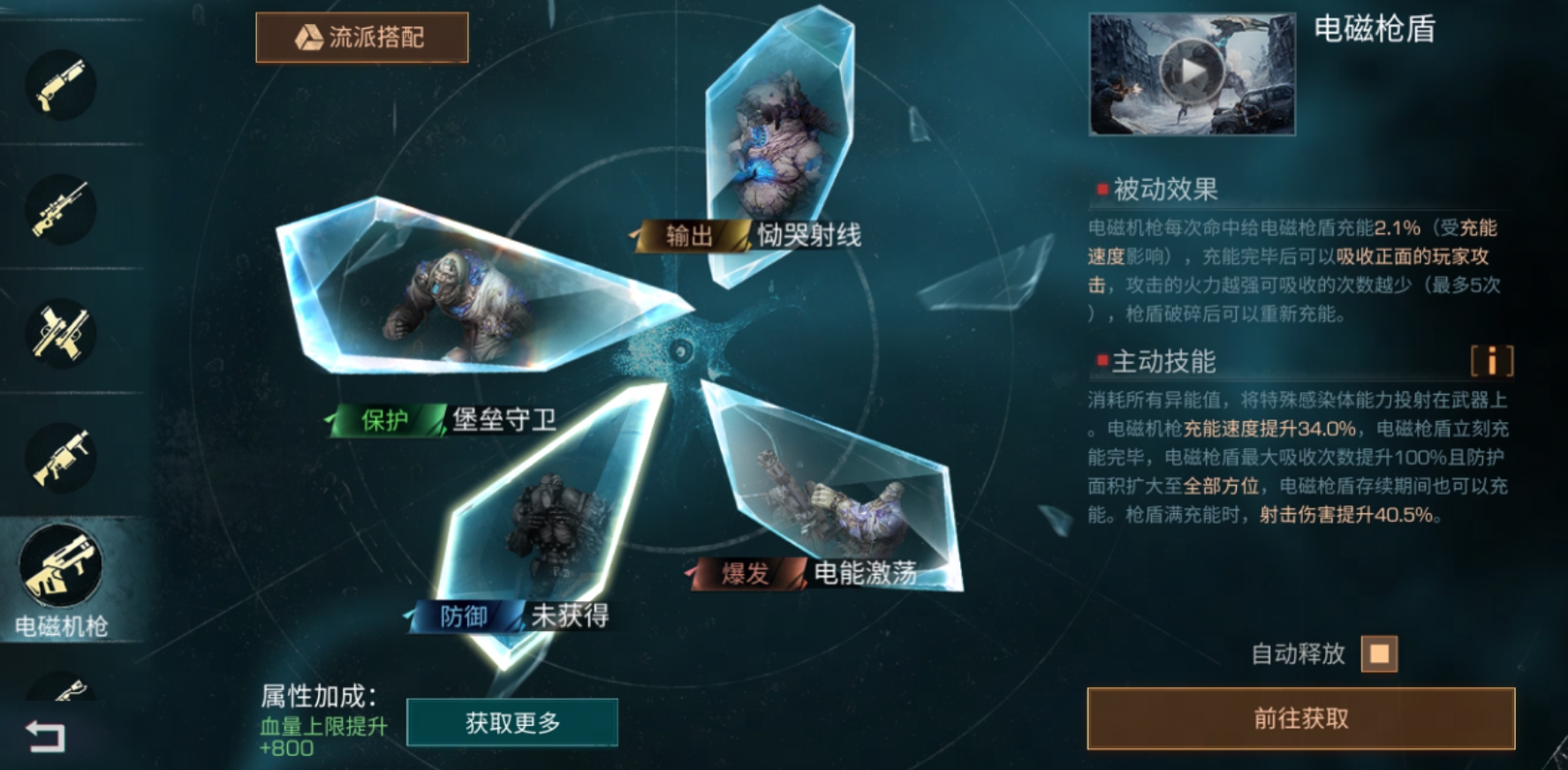Click the 血量上限提升 +800 attribute text
The height and width of the screenshot is (770, 1568).
pos(302,735)
